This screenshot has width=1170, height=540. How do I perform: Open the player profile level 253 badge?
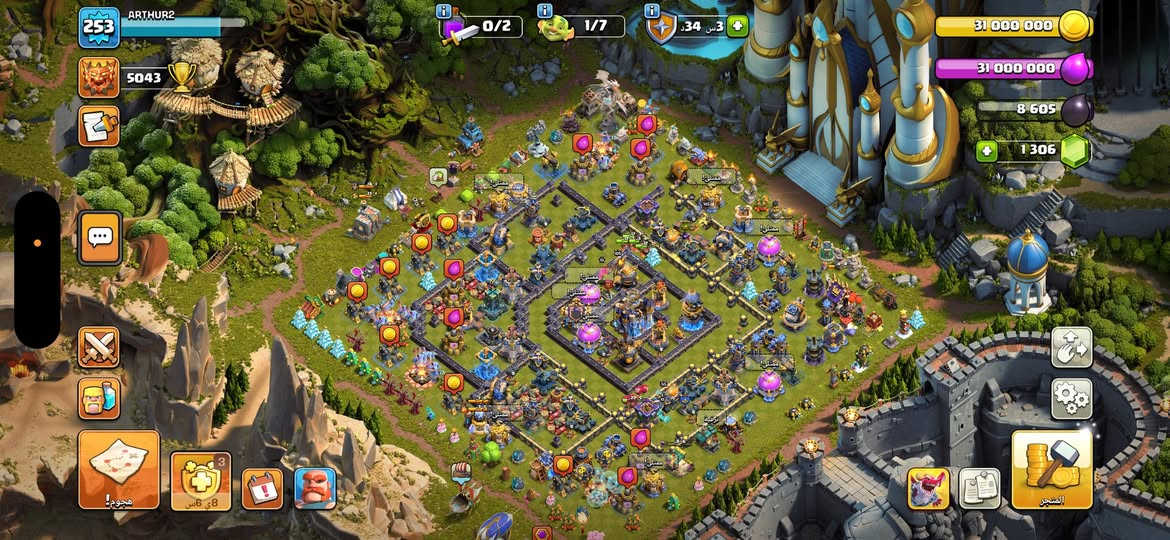pyautogui.click(x=98, y=27)
